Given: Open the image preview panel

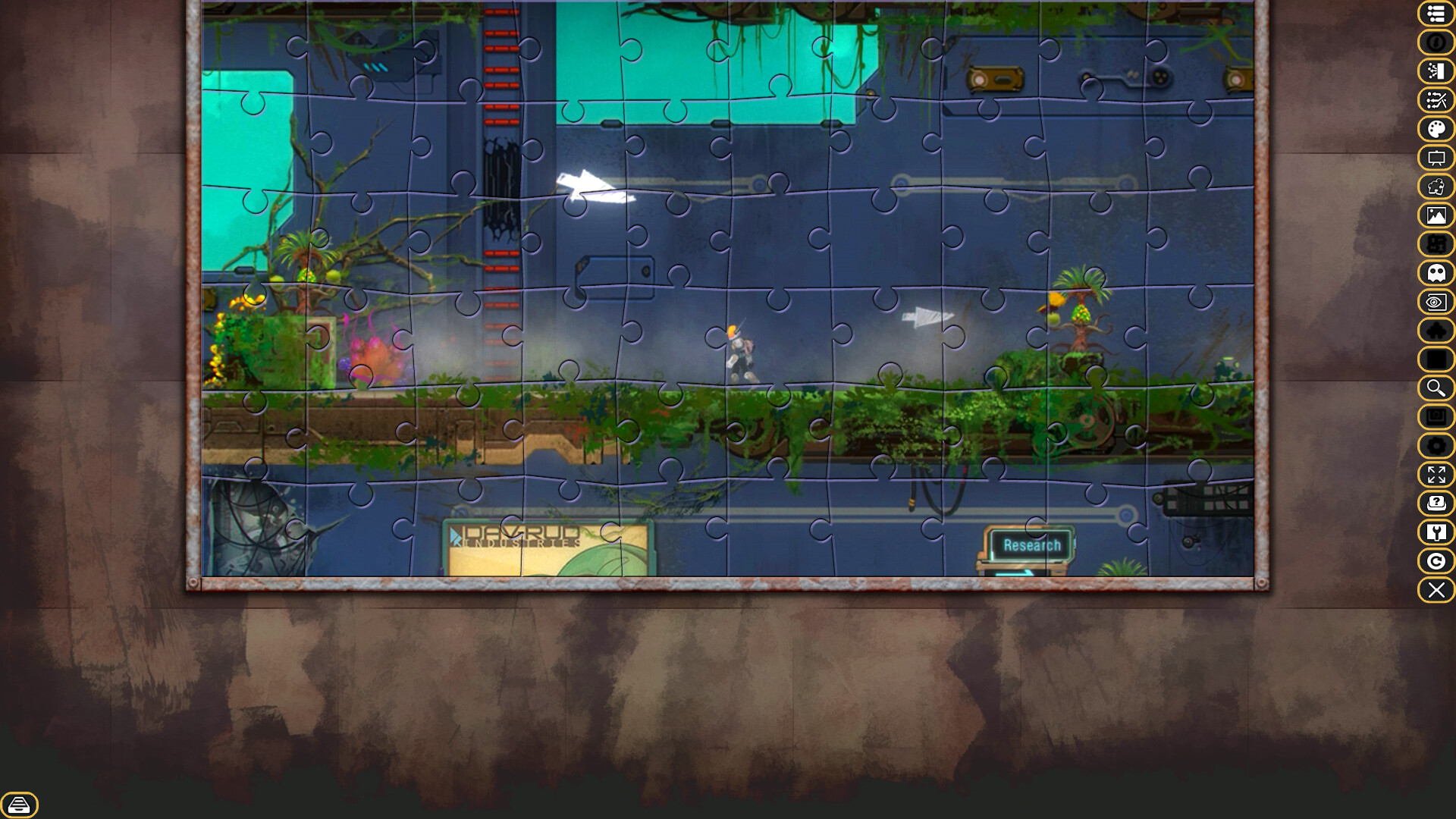Looking at the screenshot, I should tap(1436, 215).
